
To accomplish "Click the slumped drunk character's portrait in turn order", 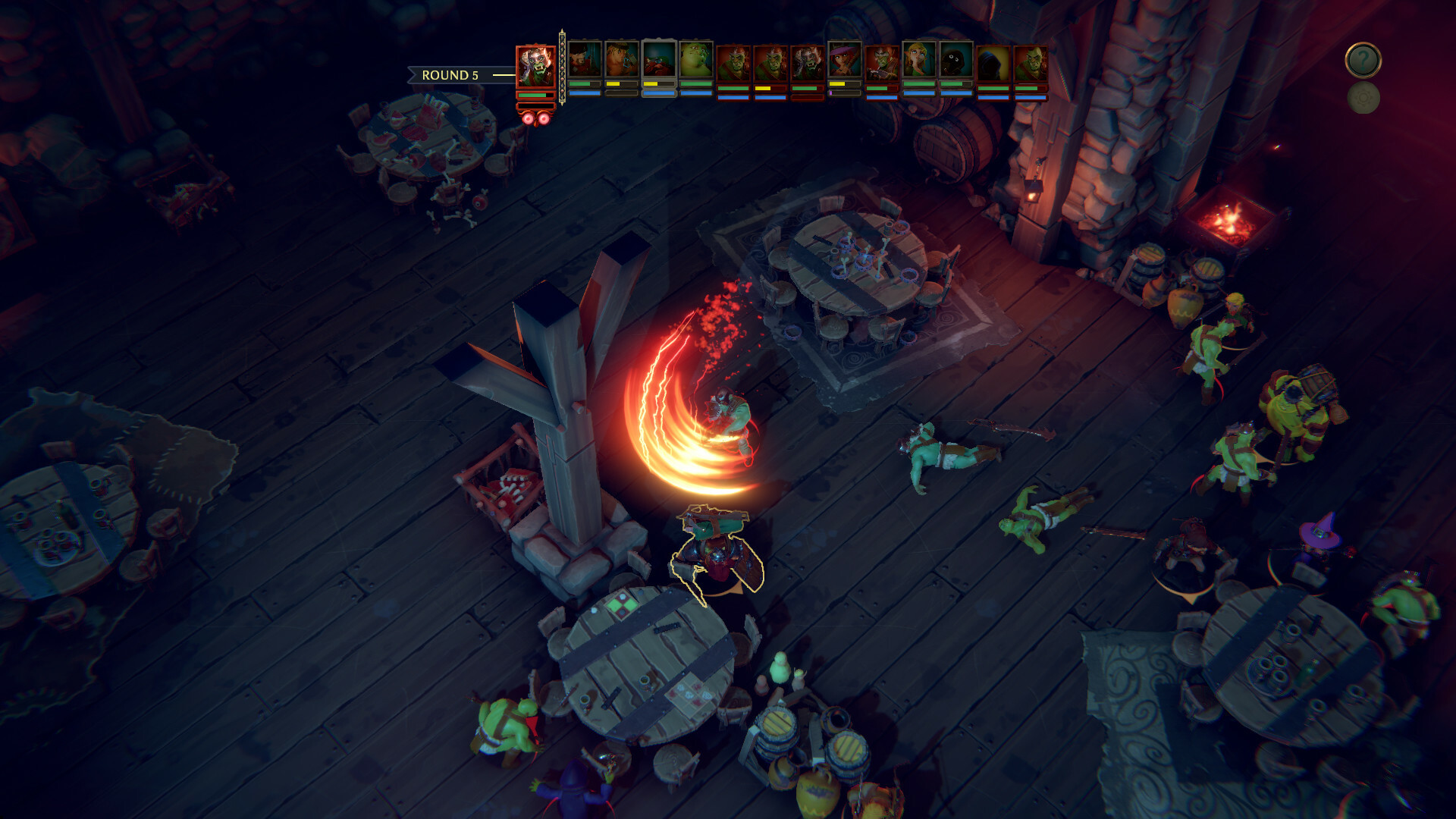I will (658, 59).
